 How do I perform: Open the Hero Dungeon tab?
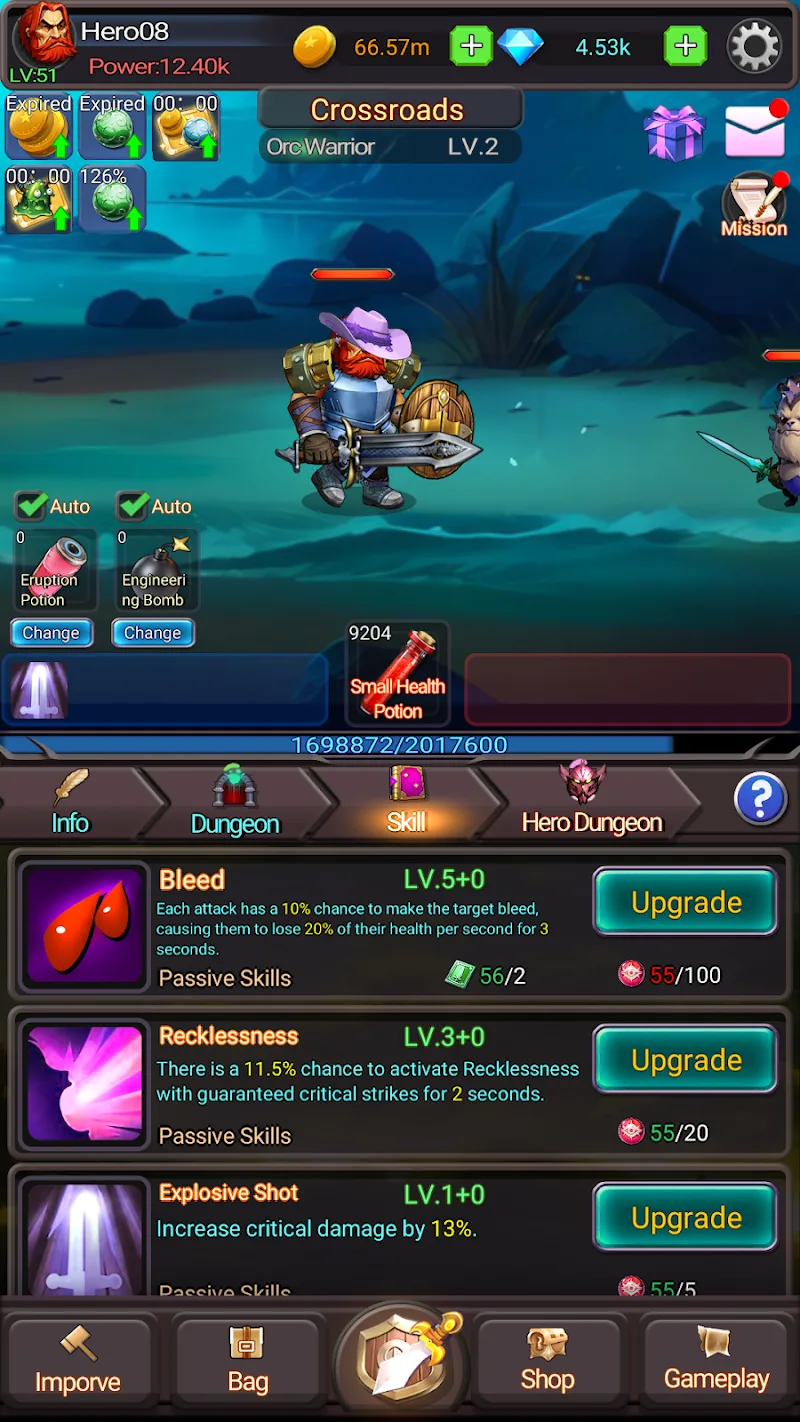pyautogui.click(x=591, y=804)
